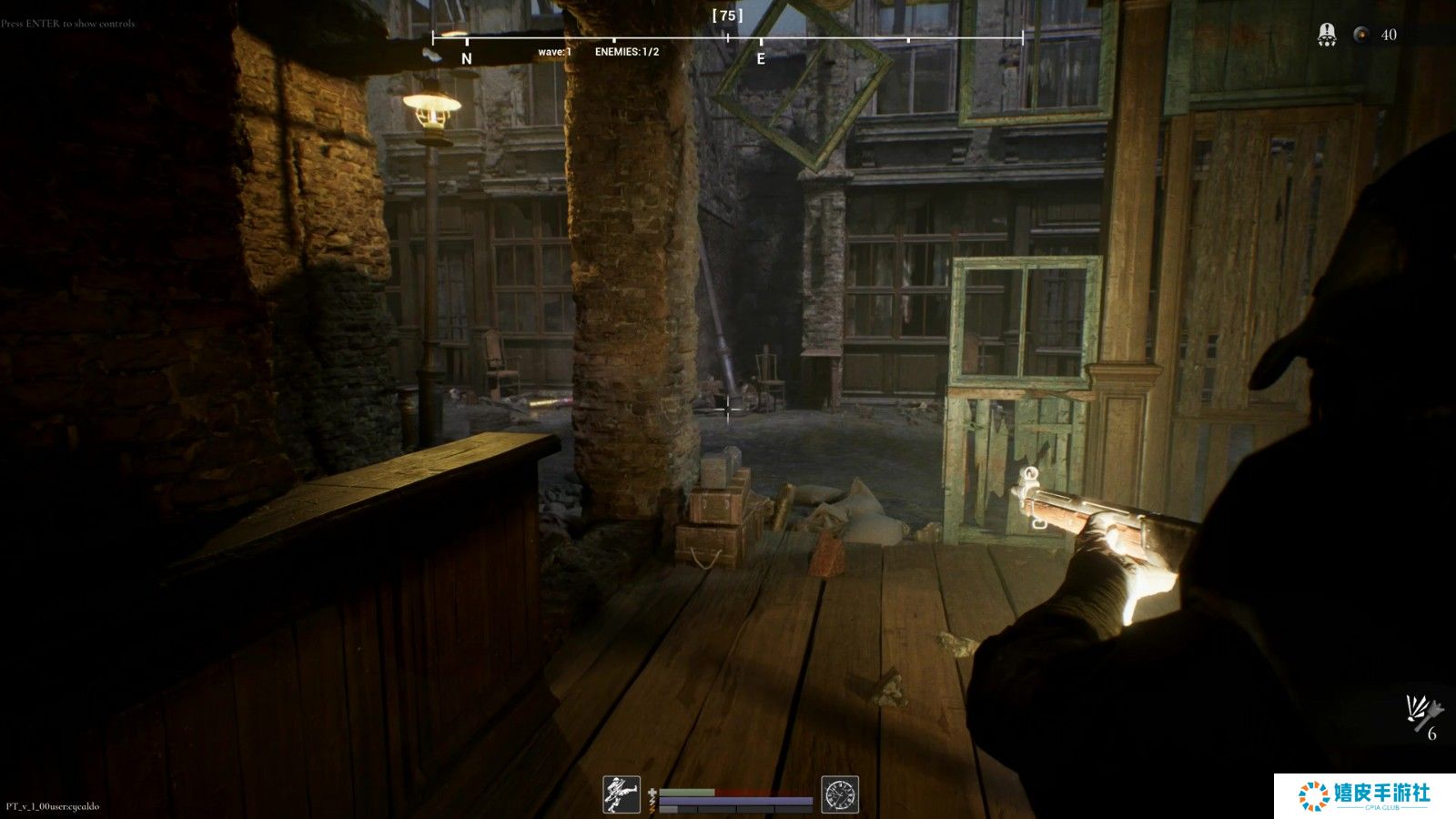Click the East marker on the compass
This screenshot has width=1456, height=819.
(761, 58)
